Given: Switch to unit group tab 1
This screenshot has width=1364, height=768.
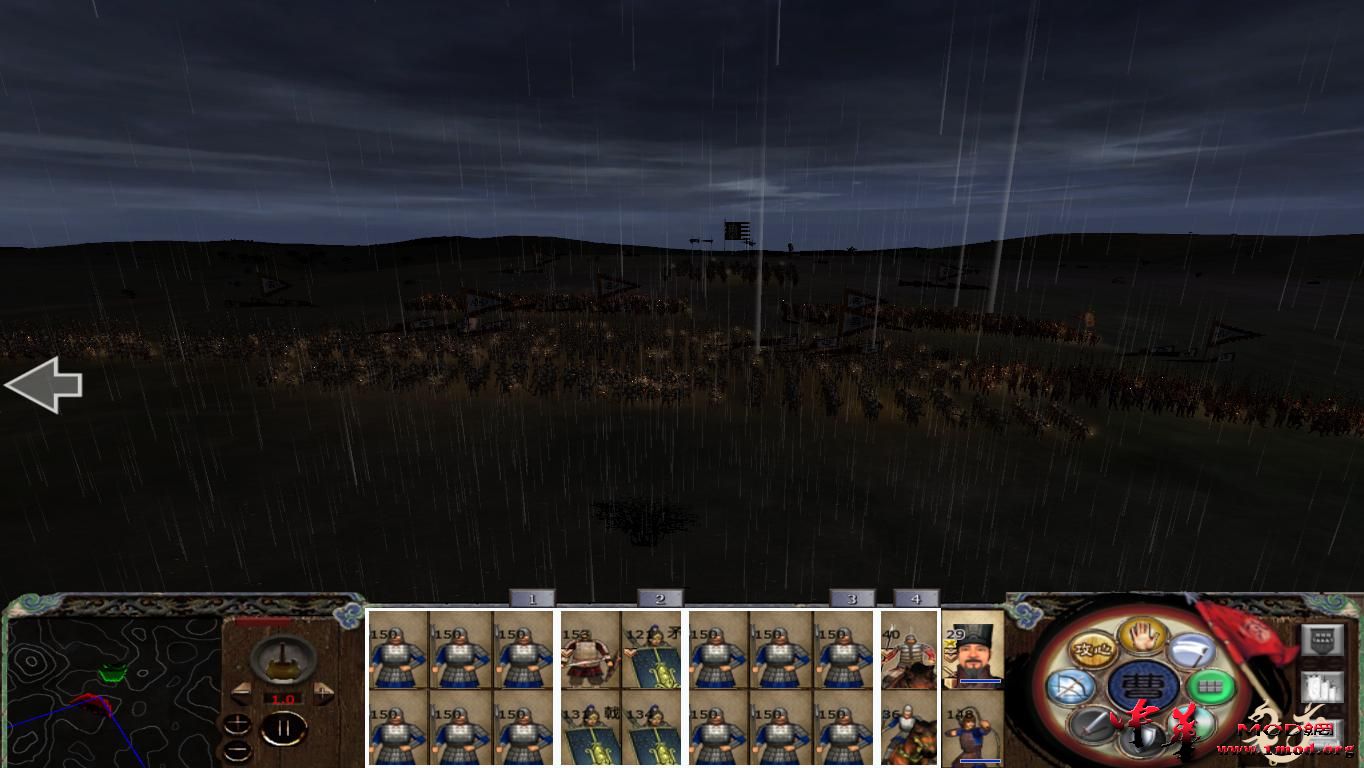Looking at the screenshot, I should [532, 597].
